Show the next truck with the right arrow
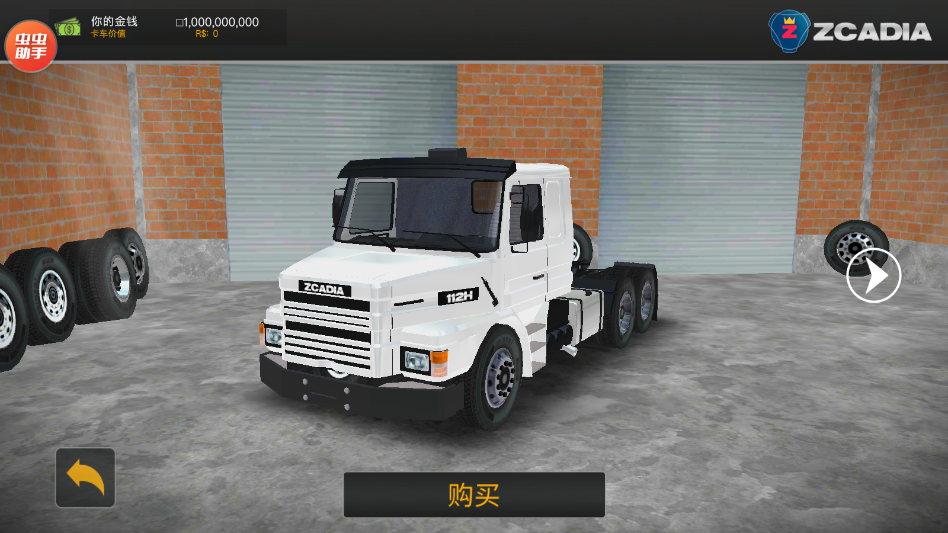The width and height of the screenshot is (948, 533). tap(873, 276)
